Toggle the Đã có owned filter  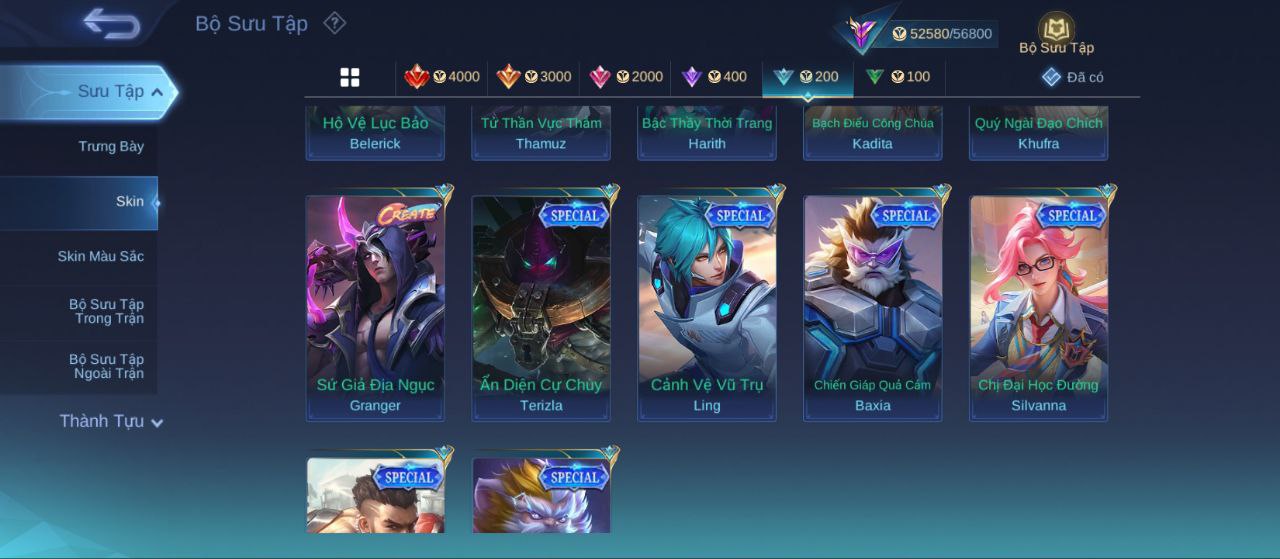tap(1072, 77)
